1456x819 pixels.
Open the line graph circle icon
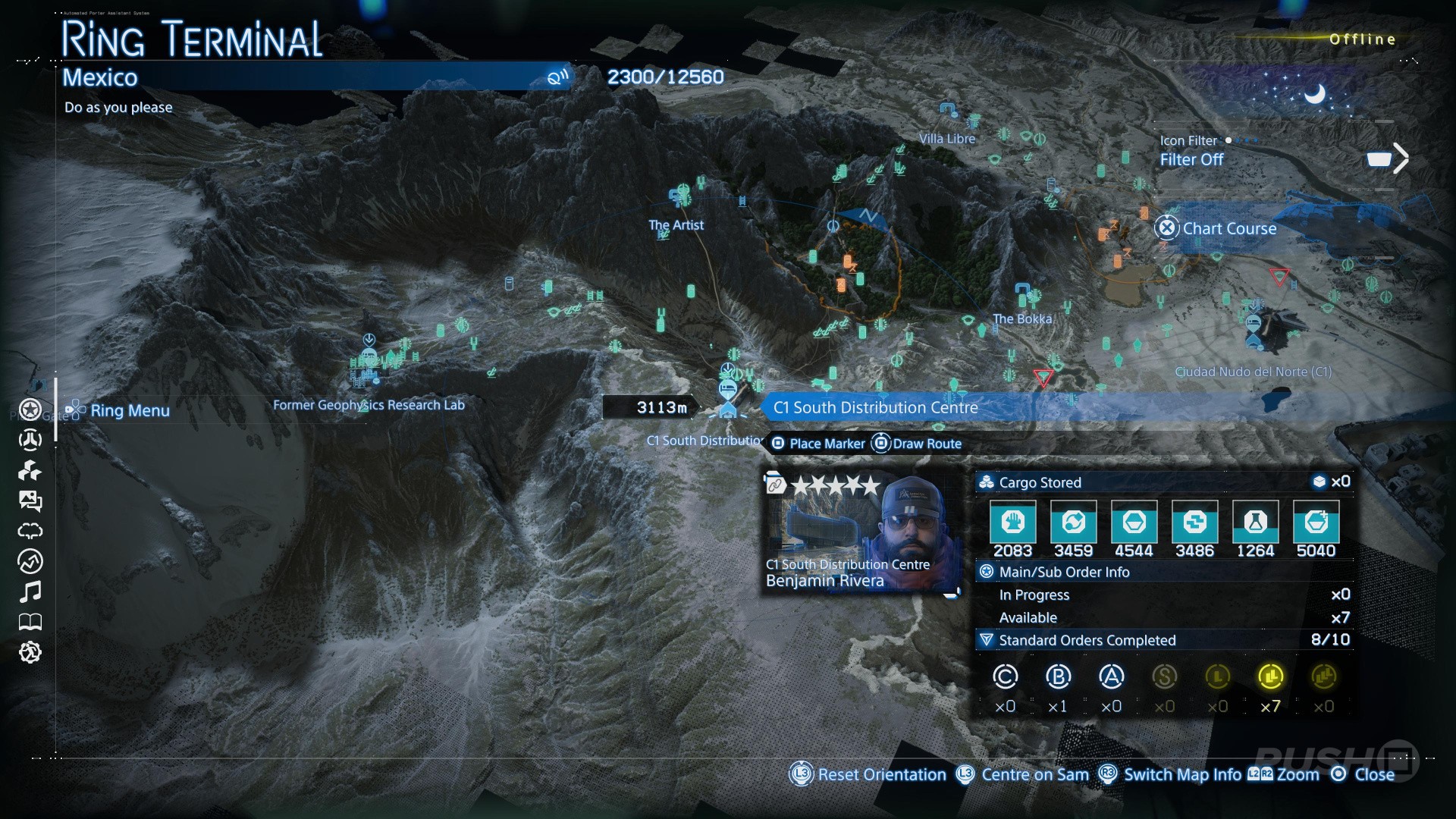pos(30,561)
